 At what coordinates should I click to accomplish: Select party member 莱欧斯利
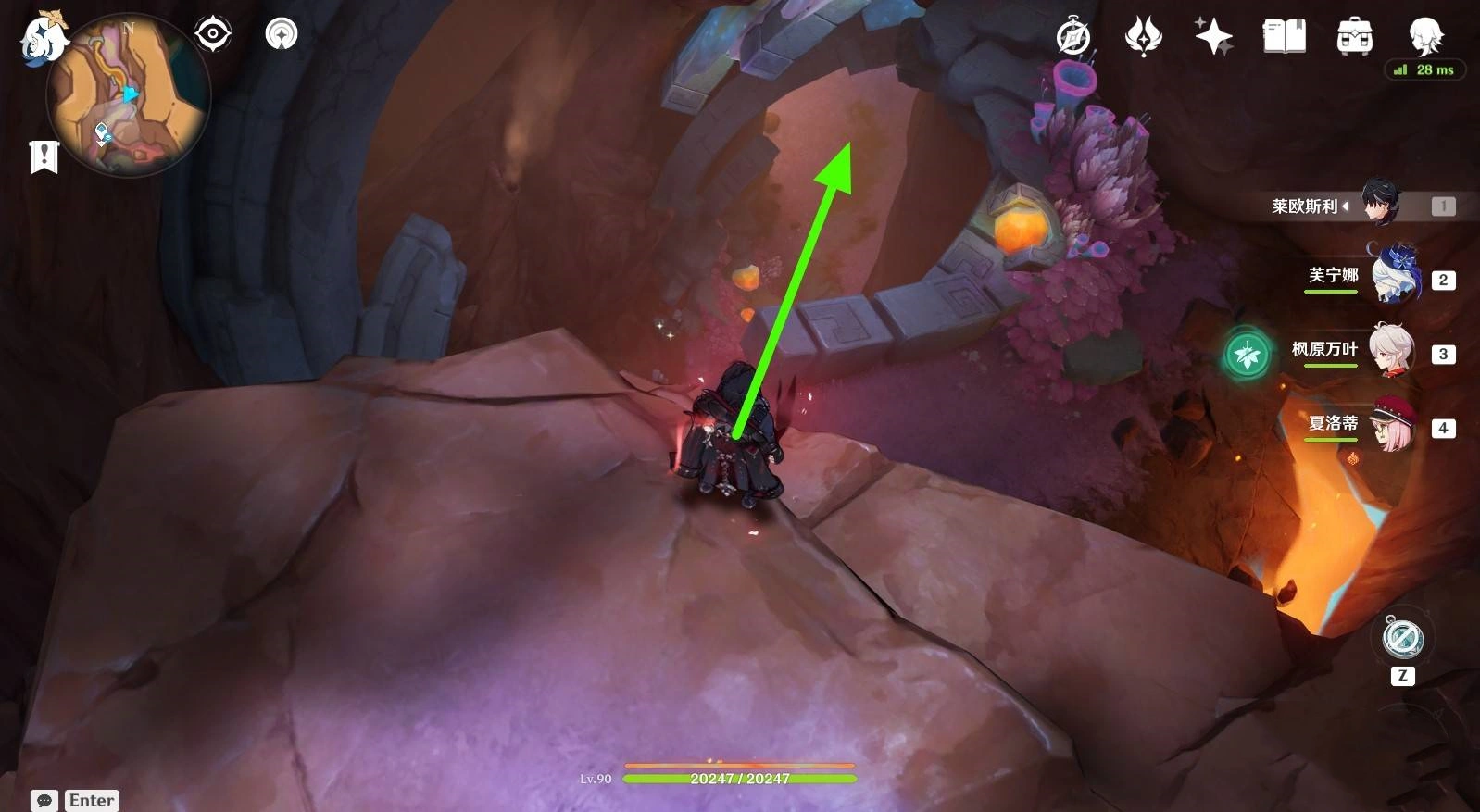pyautogui.click(x=1382, y=205)
